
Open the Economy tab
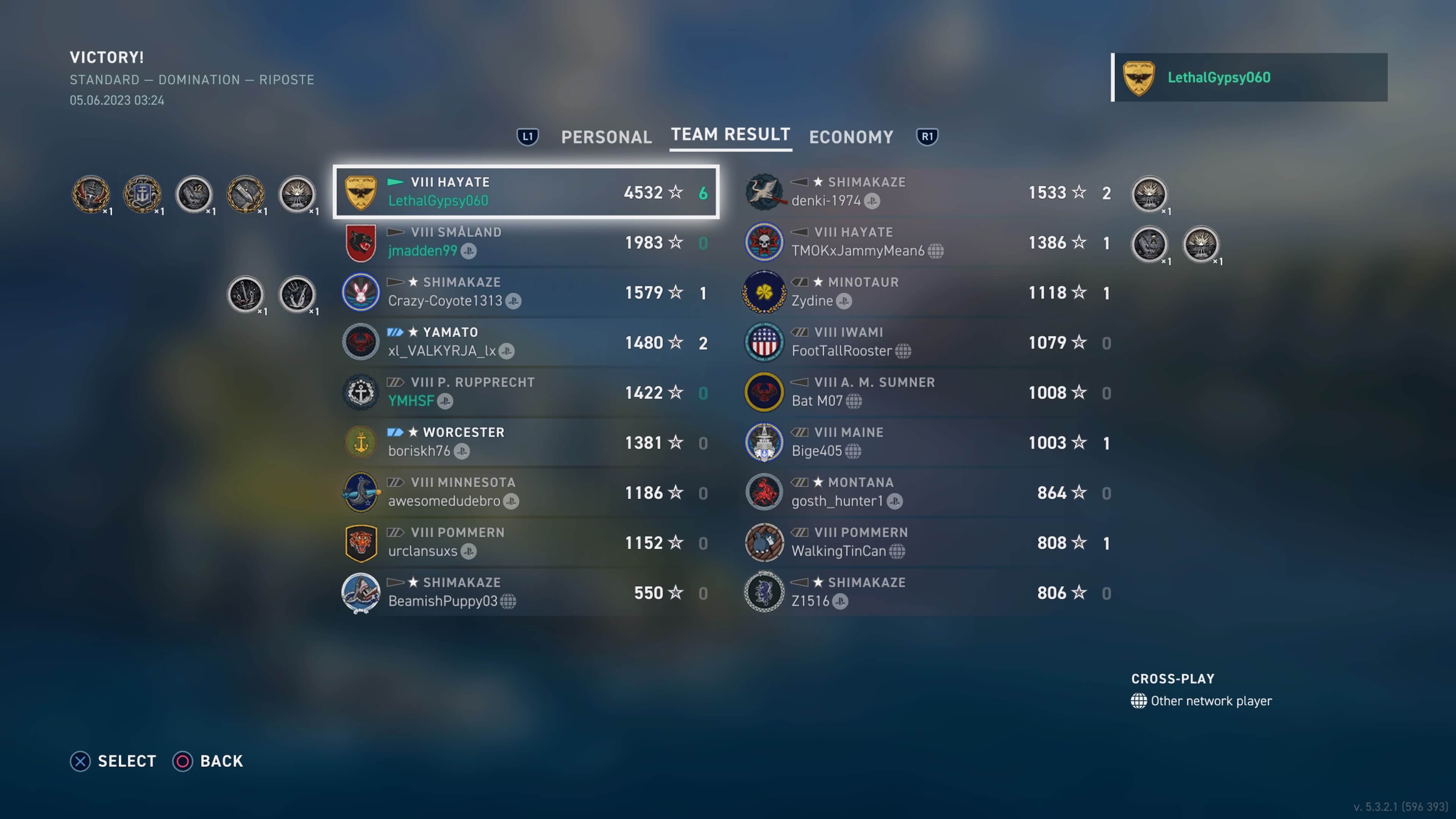[x=850, y=137]
